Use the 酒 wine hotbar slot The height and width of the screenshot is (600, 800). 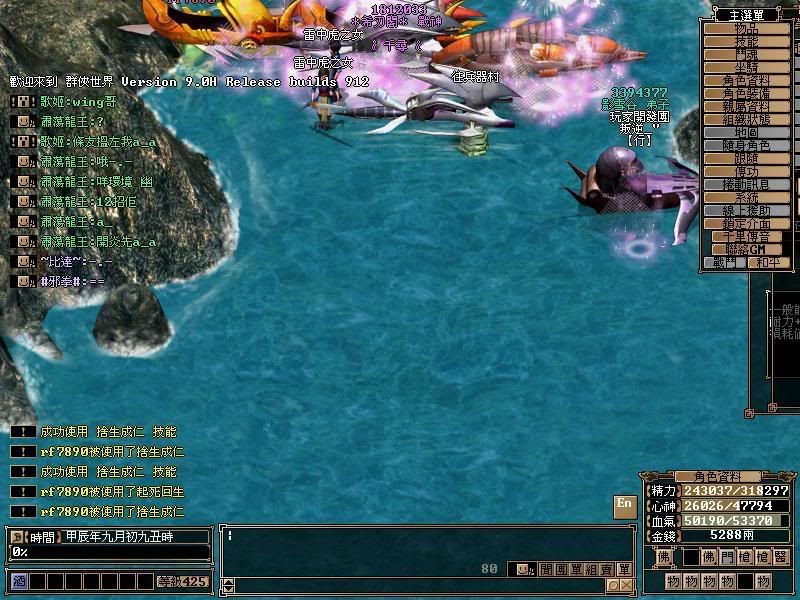[18, 581]
